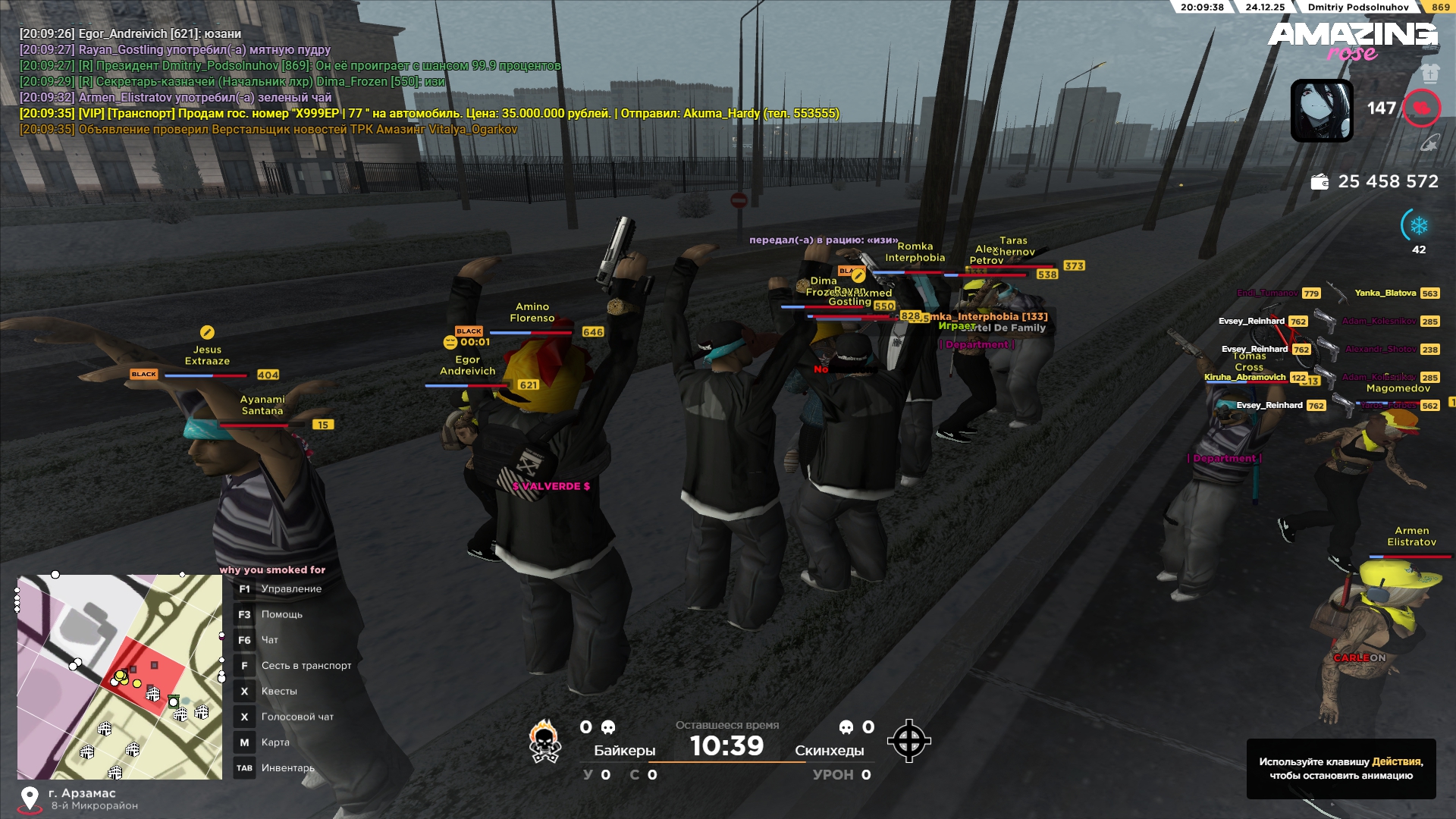Select the Скинхеды crosshair emblem

[x=908, y=741]
